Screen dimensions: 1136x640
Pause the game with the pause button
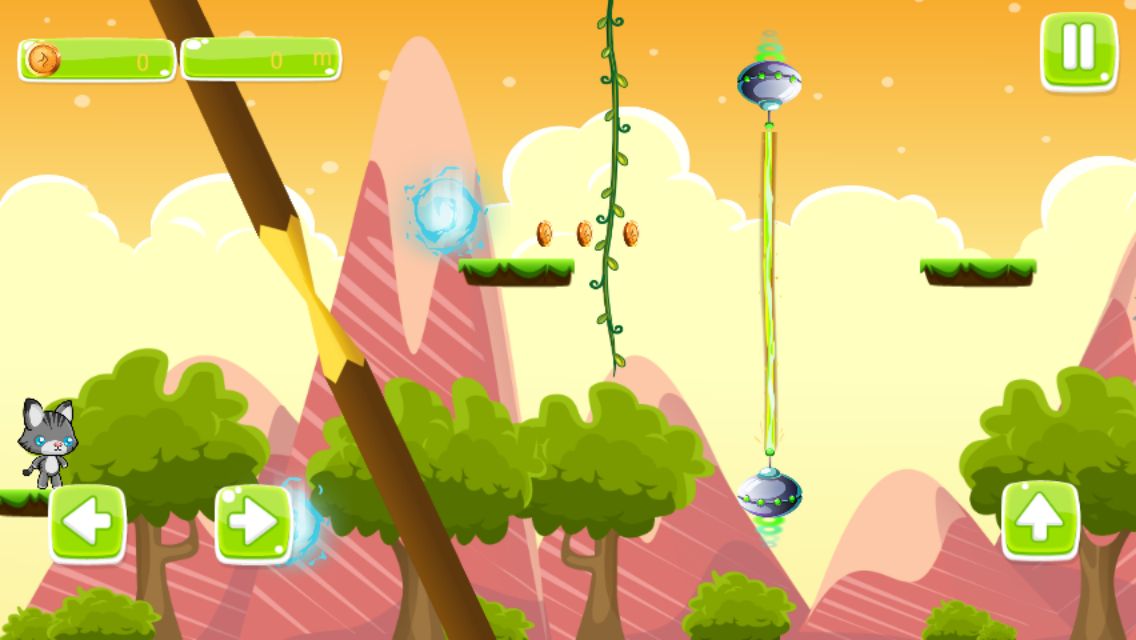coord(1078,50)
